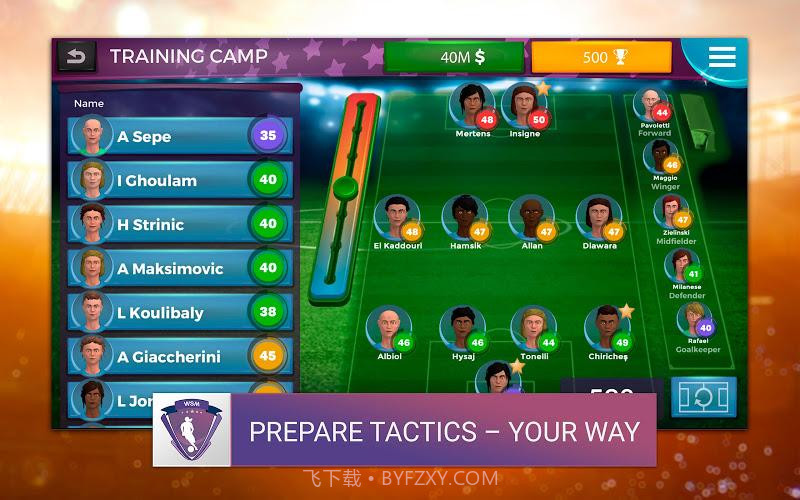Select Insigne on the pitch
Viewport: 800px width, 500px height.
click(522, 105)
